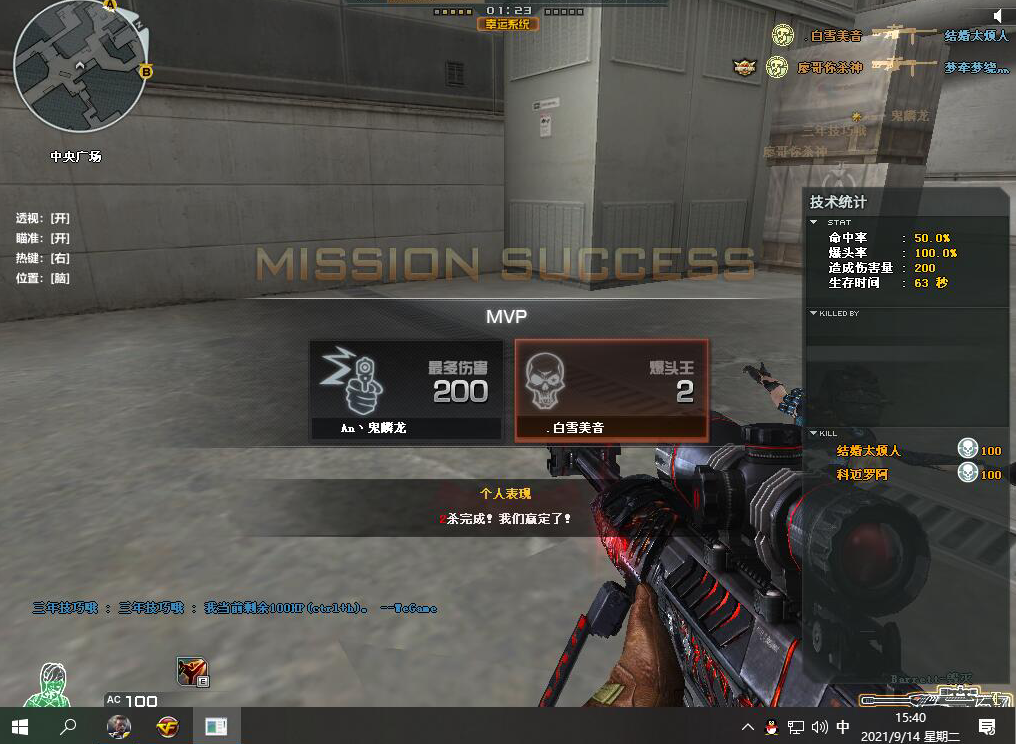The image size is (1016, 744).
Task: Click the 白雪美音 kill feed entry
Action: tap(836, 36)
